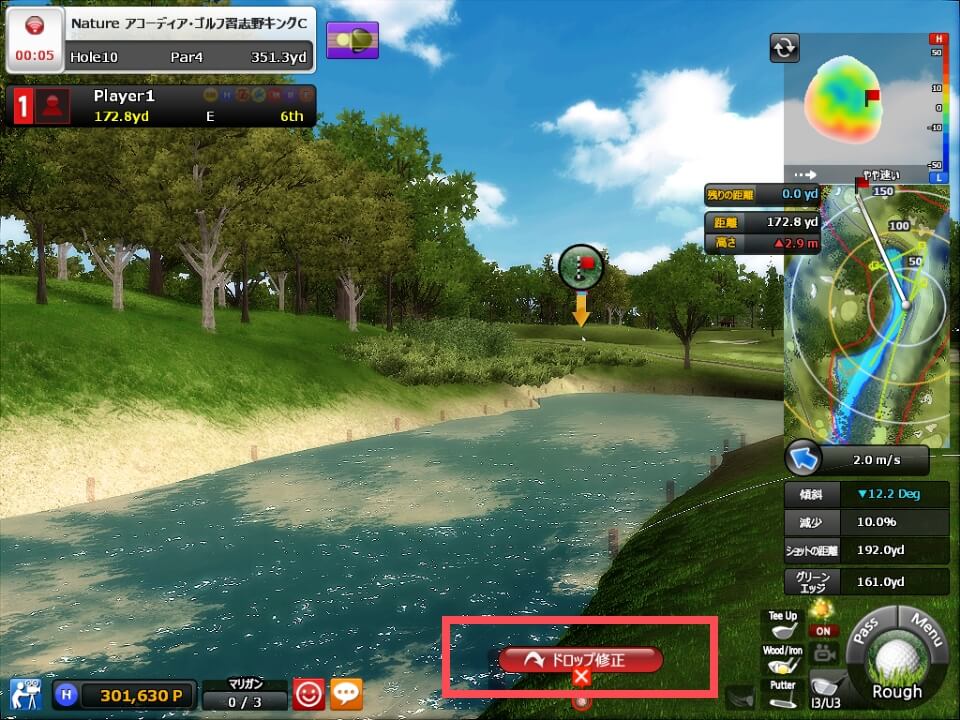Select the Player1 scorecard panel
Image resolution: width=960 pixels, height=720 pixels.
point(162,105)
